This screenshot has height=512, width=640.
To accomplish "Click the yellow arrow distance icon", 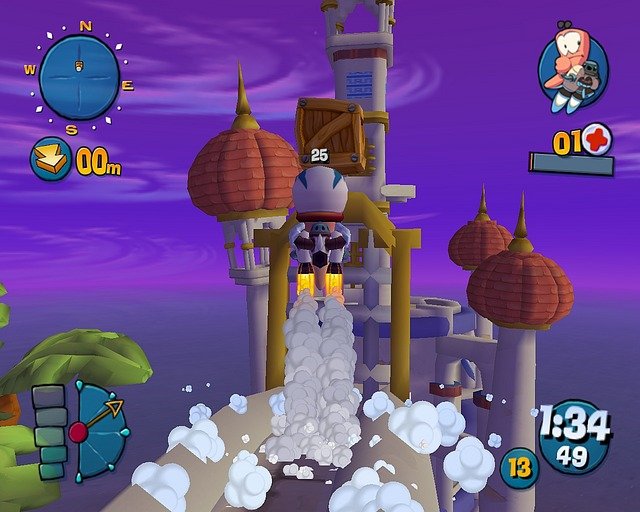I will [49, 158].
